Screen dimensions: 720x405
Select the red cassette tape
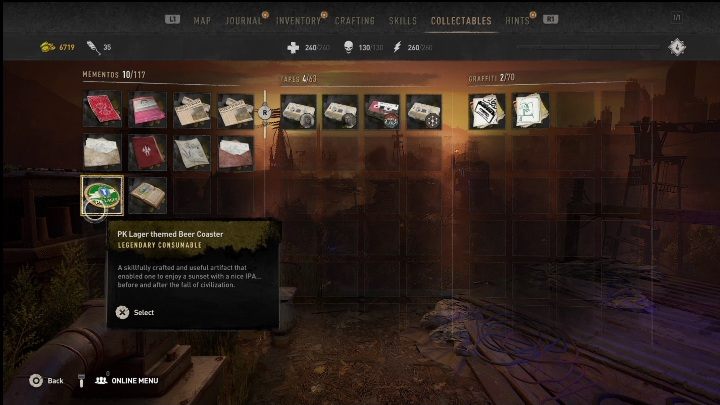point(382,111)
